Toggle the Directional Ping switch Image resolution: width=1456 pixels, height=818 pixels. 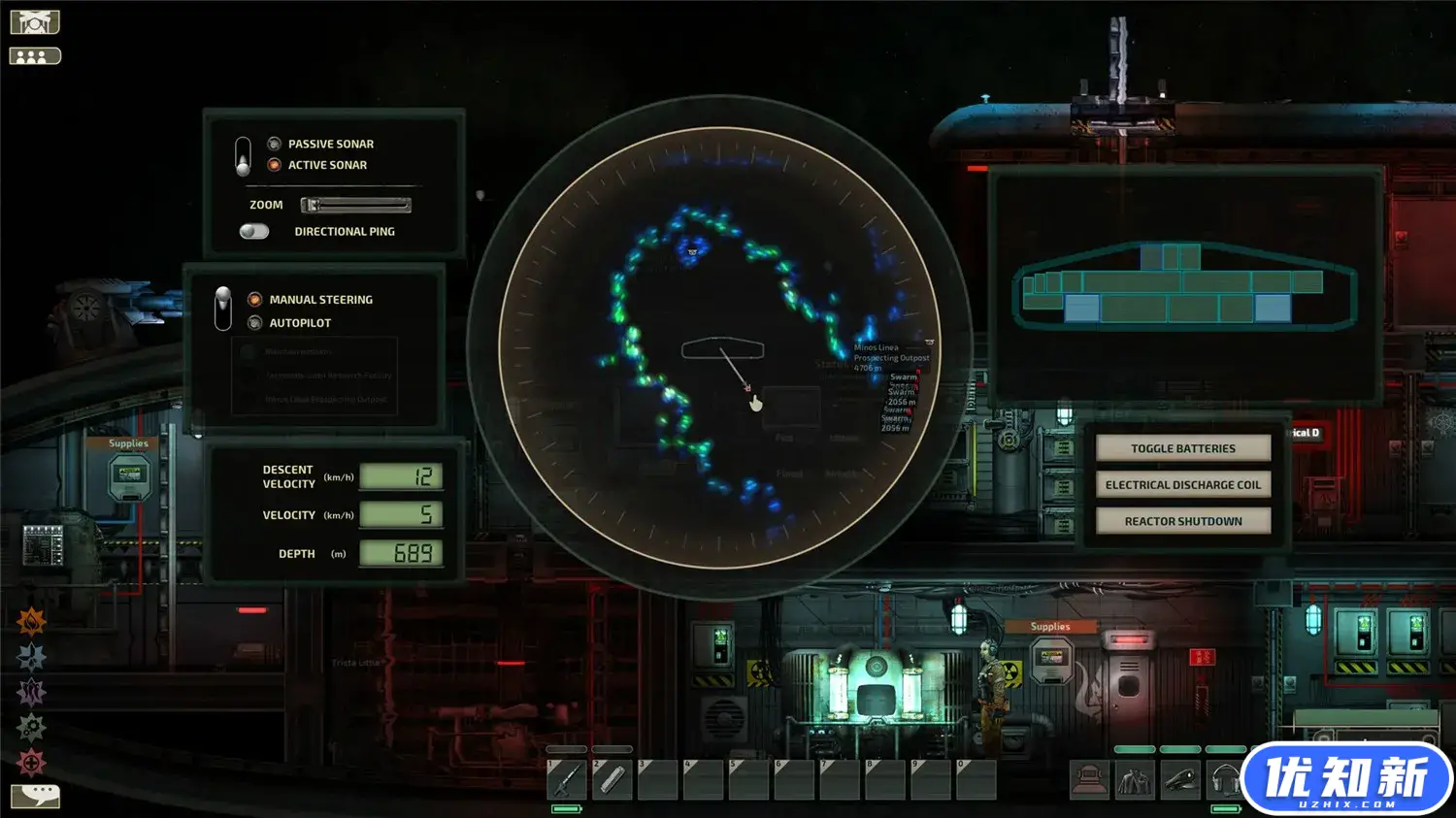pyautogui.click(x=254, y=232)
